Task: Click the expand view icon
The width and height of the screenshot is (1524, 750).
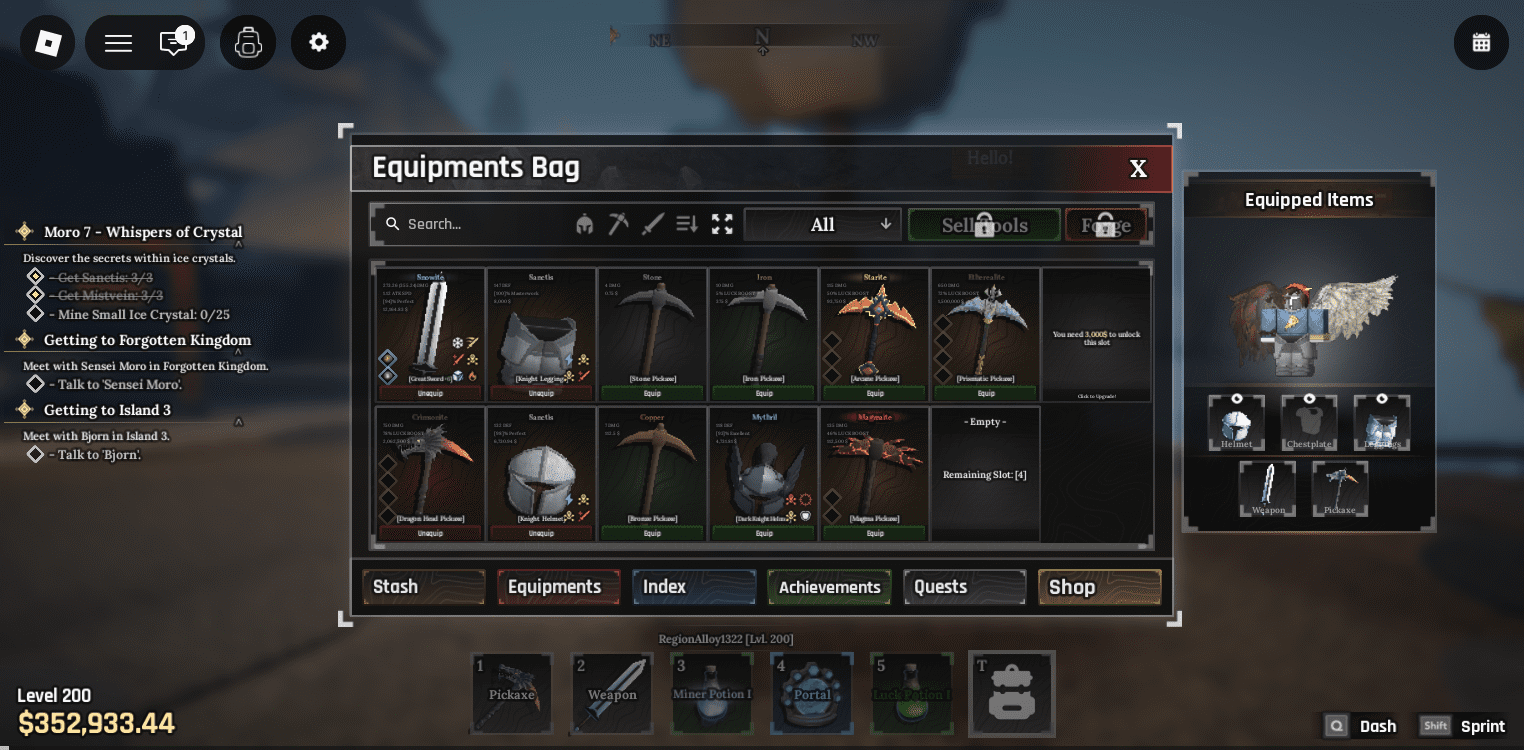Action: [x=722, y=223]
